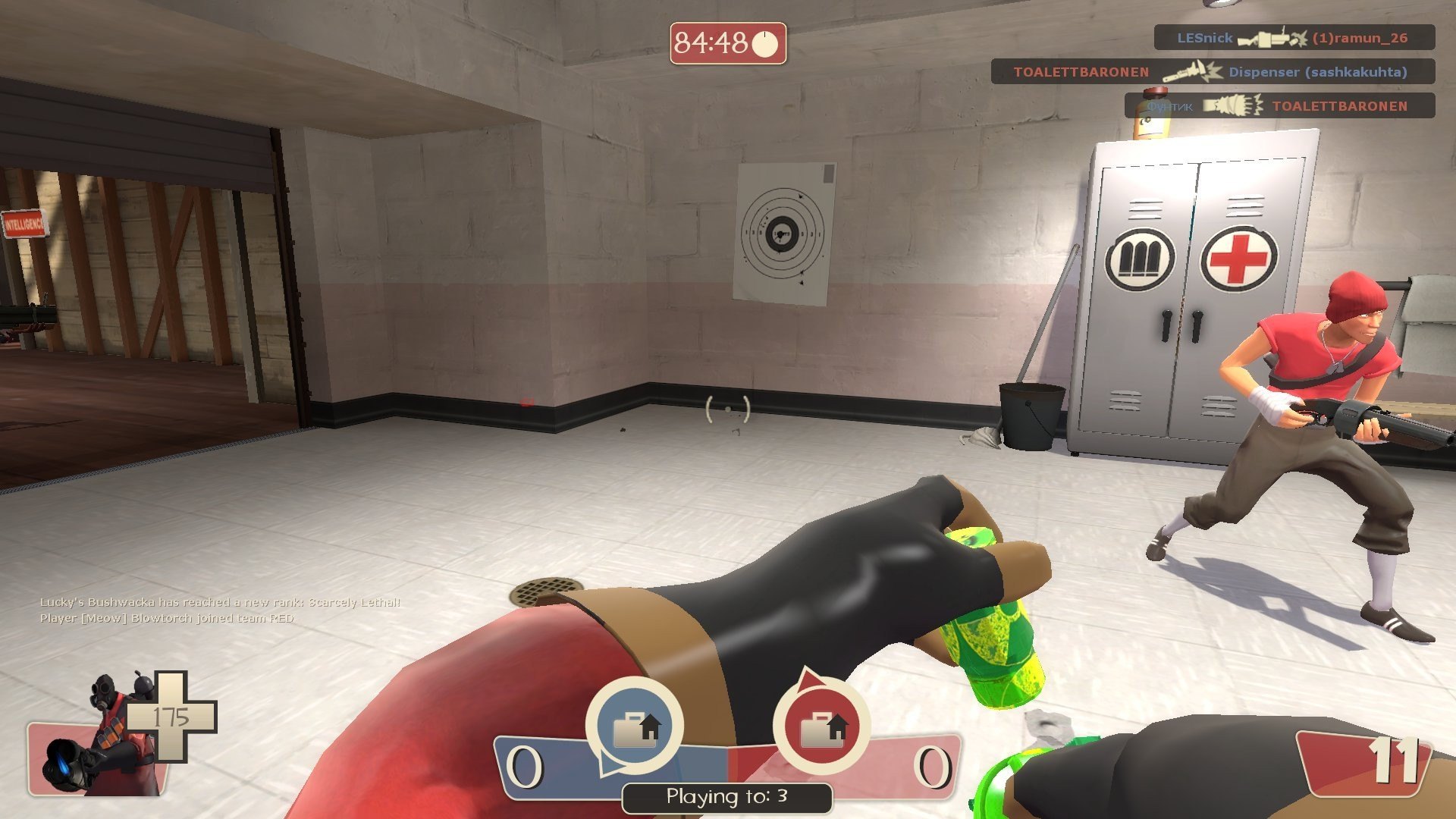The width and height of the screenshot is (1456, 819).
Task: Click the Blowtorch joined team RED chat message
Action: 167,618
